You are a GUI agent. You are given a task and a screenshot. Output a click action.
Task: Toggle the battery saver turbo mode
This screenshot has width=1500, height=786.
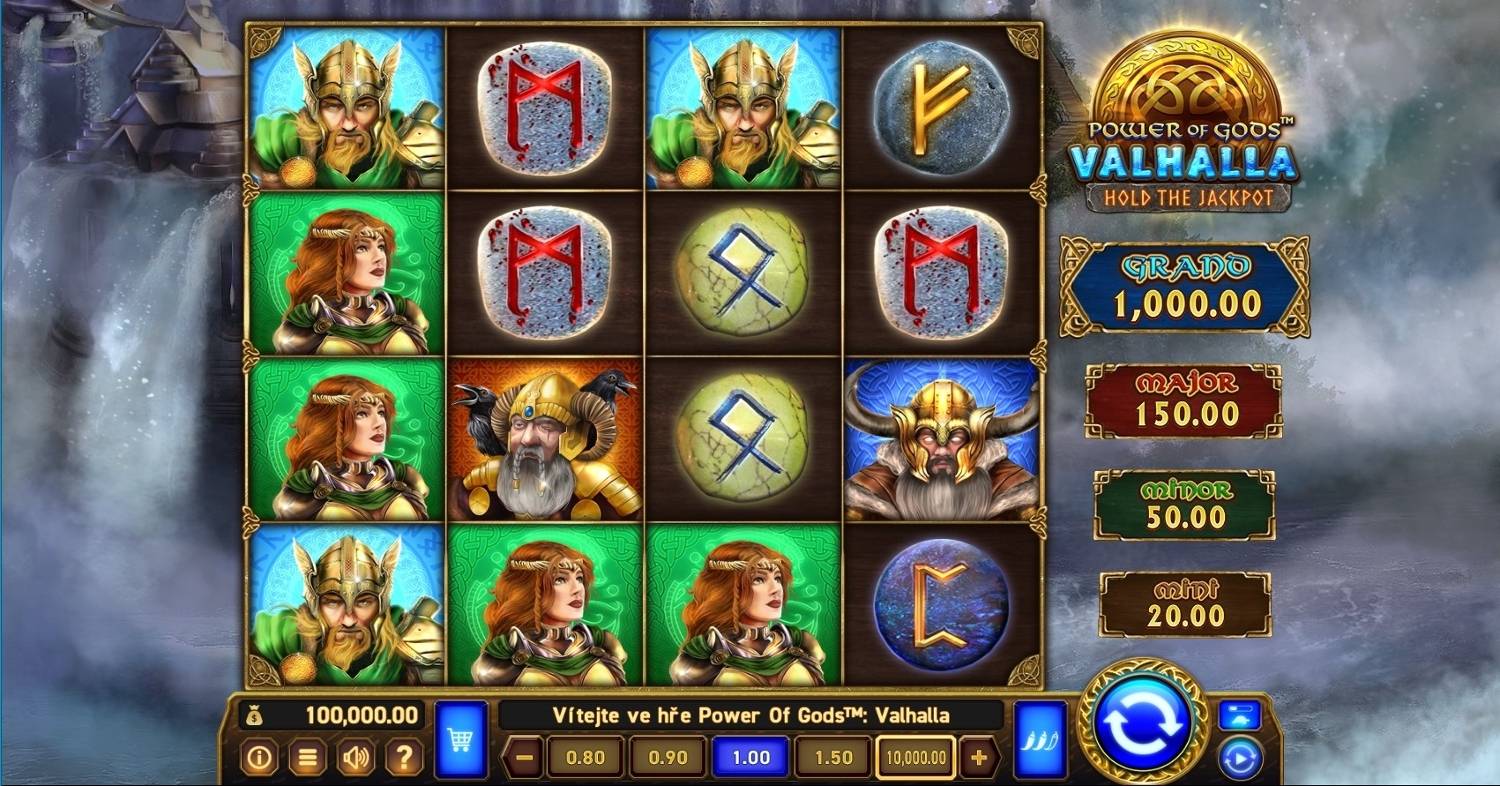(x=1240, y=712)
